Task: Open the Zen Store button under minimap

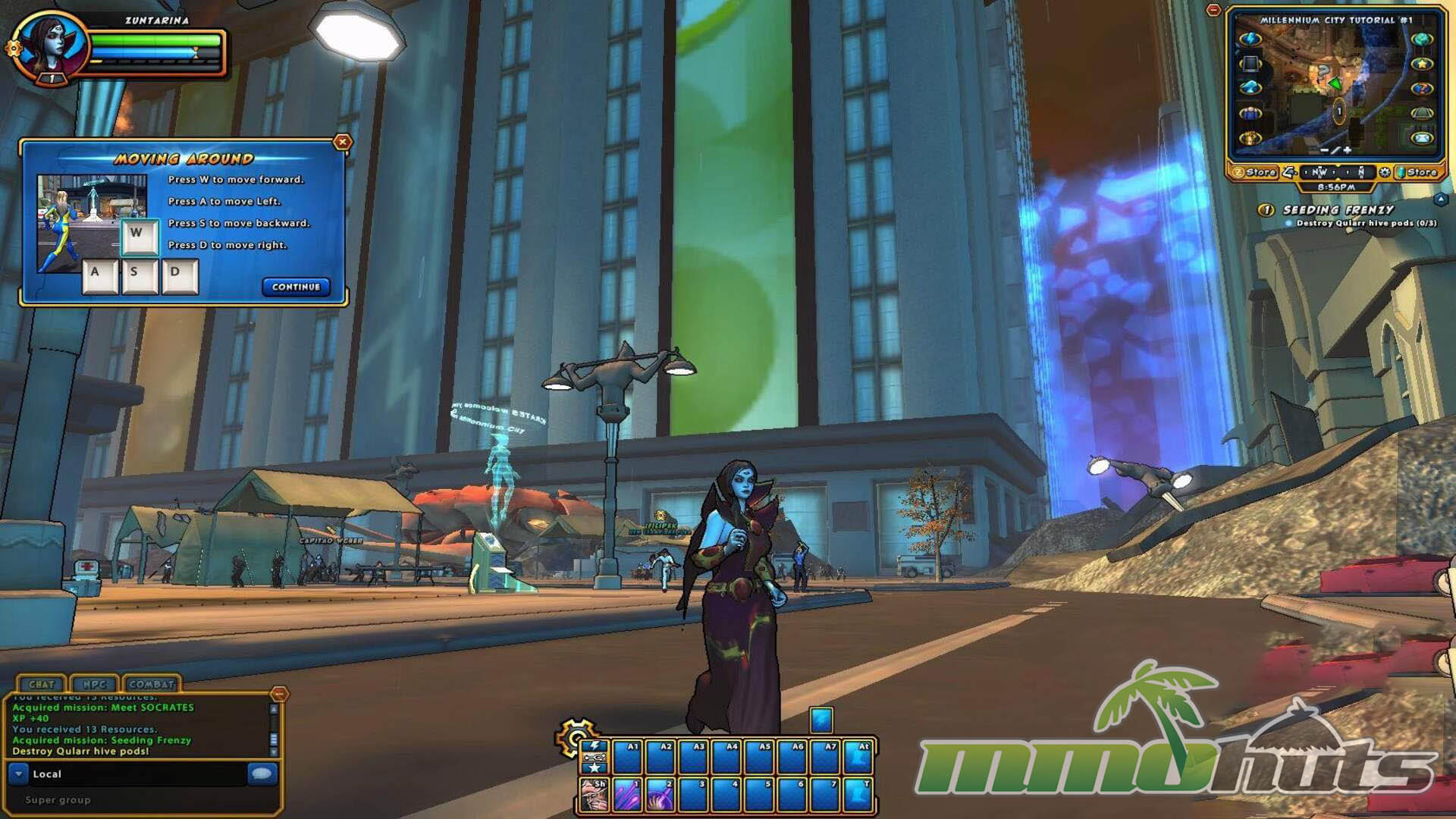Action: point(1254,172)
